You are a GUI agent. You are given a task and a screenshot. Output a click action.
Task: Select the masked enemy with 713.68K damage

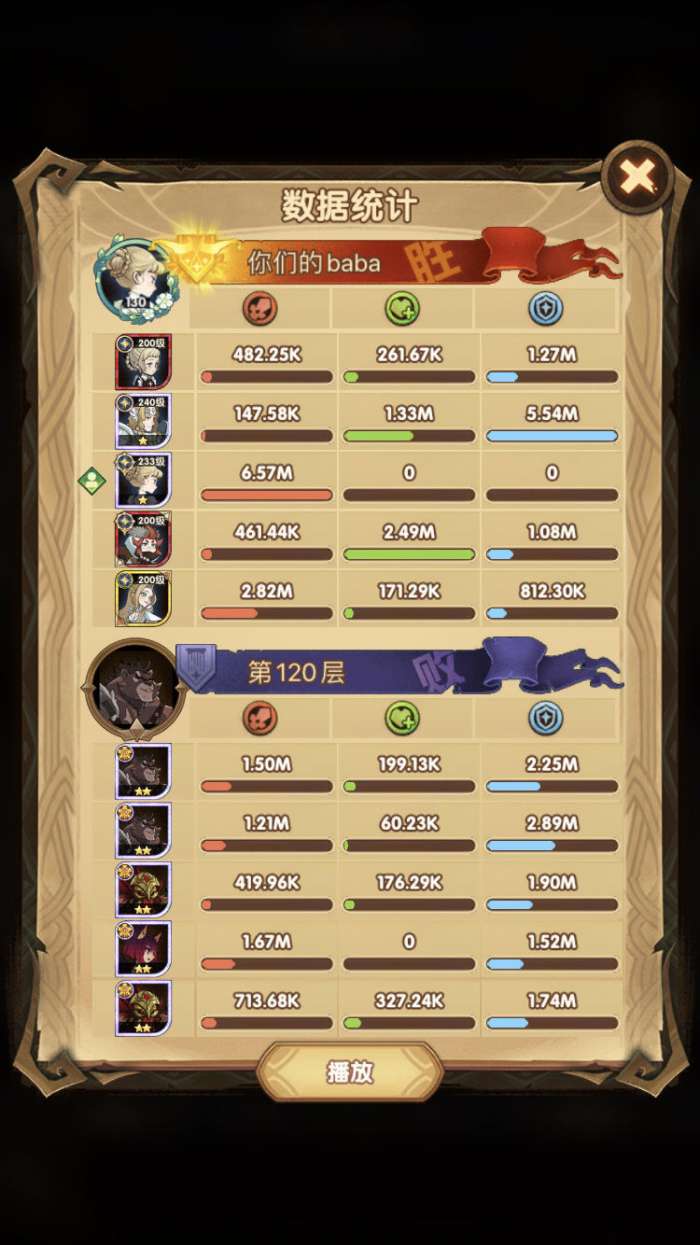pyautogui.click(x=144, y=1007)
